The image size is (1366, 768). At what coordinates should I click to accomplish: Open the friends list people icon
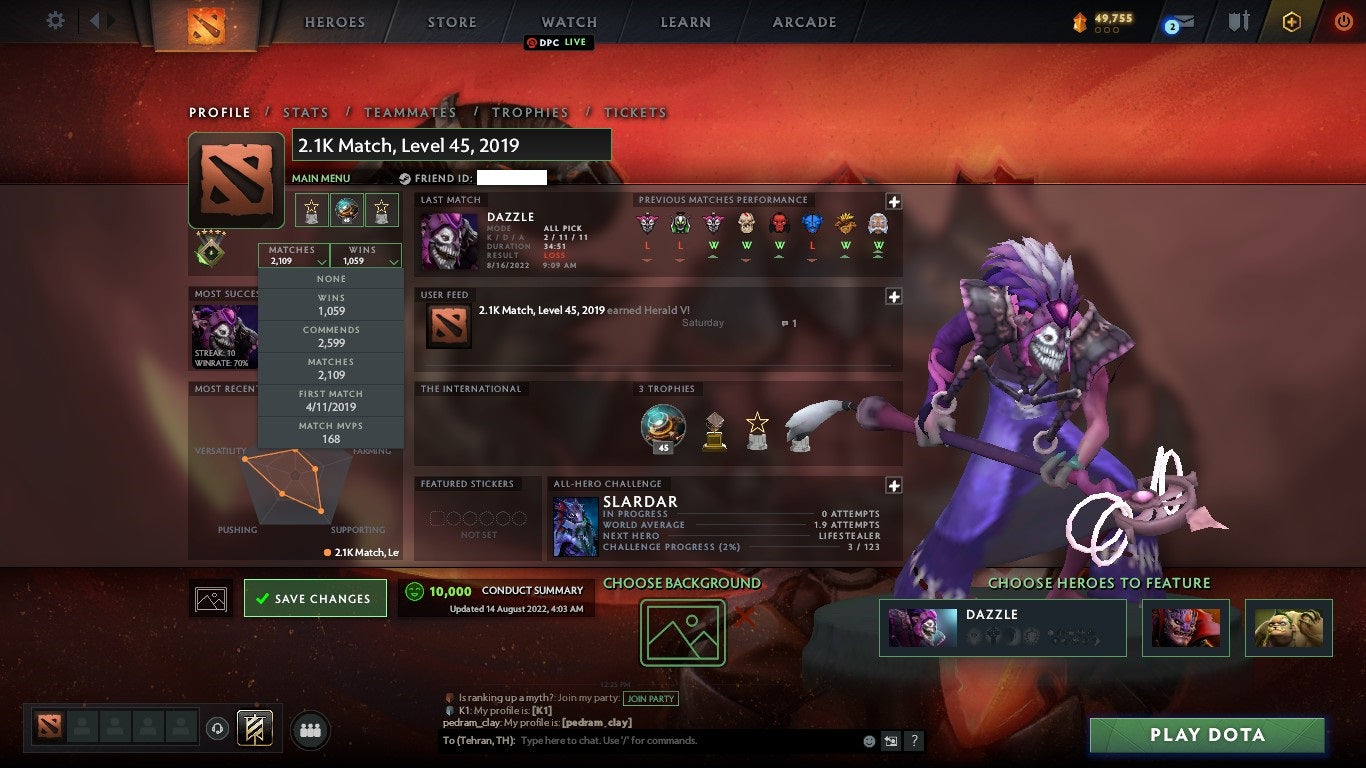point(310,729)
